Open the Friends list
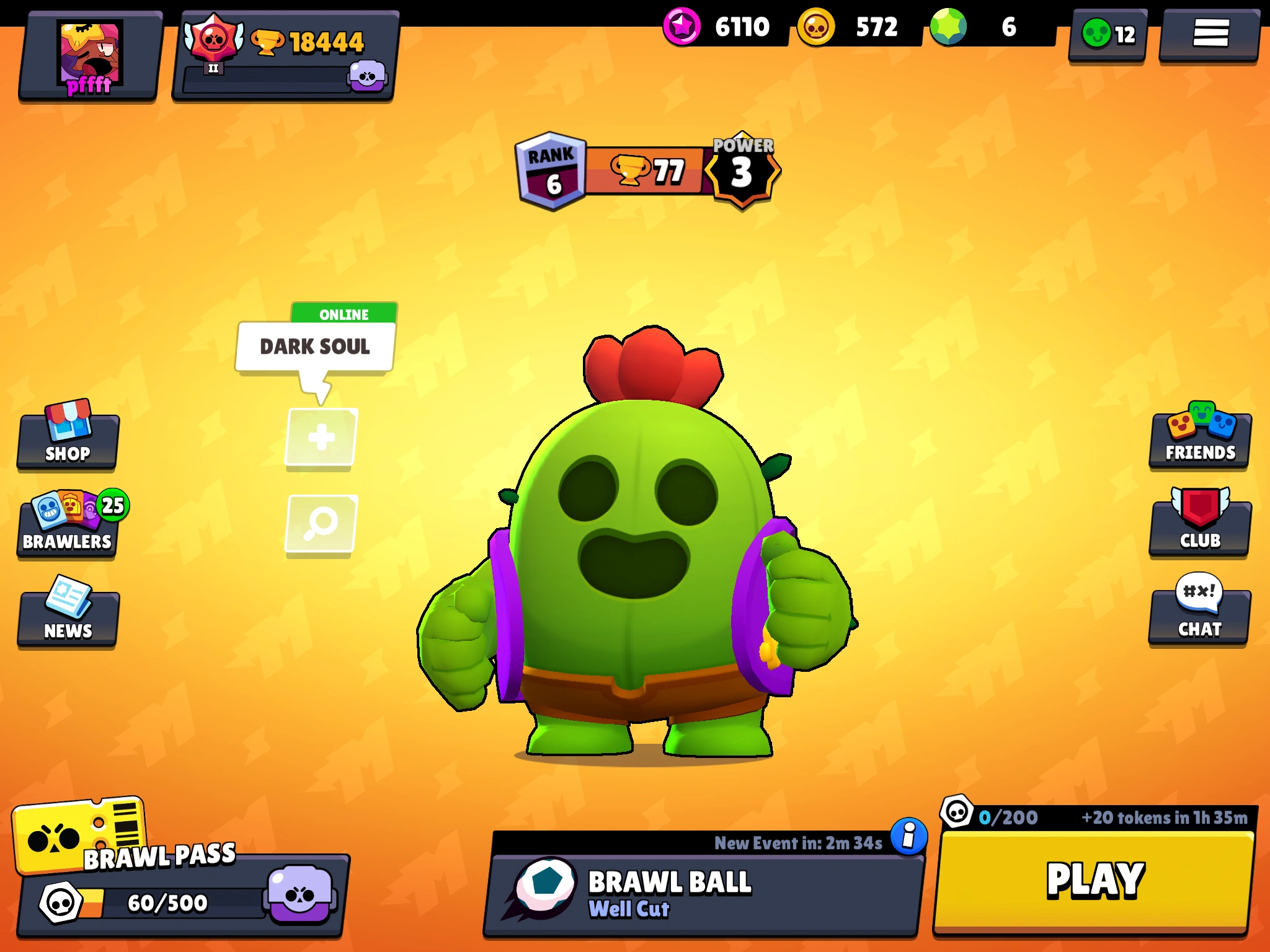 point(1201,440)
